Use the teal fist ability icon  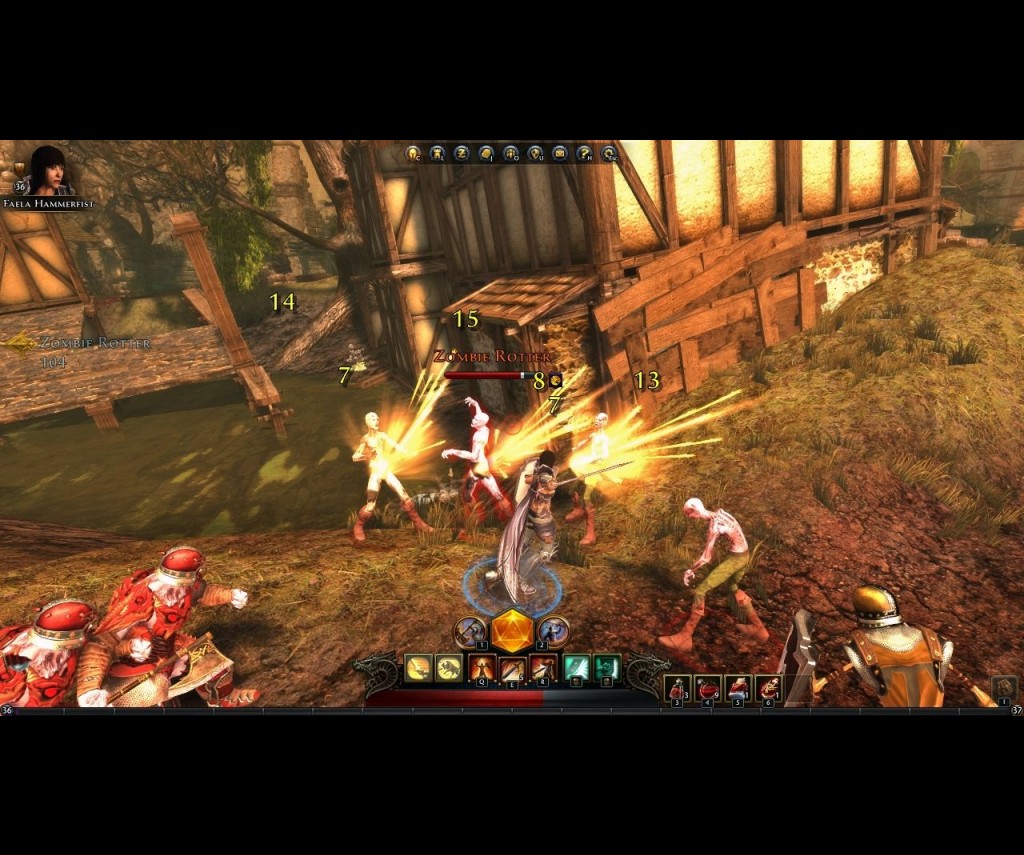(606, 667)
